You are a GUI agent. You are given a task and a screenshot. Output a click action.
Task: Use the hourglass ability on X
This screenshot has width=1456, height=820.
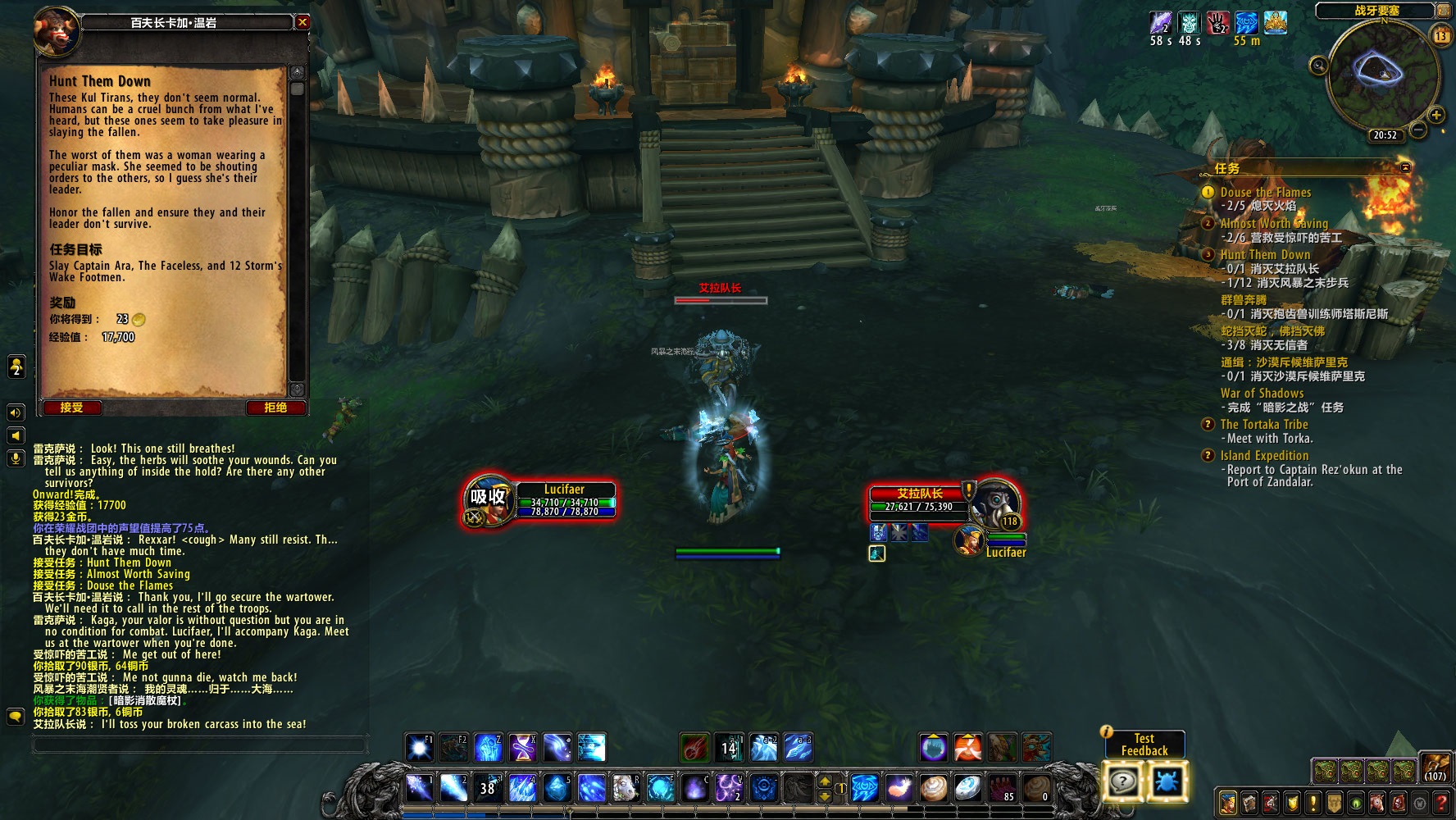(522, 748)
